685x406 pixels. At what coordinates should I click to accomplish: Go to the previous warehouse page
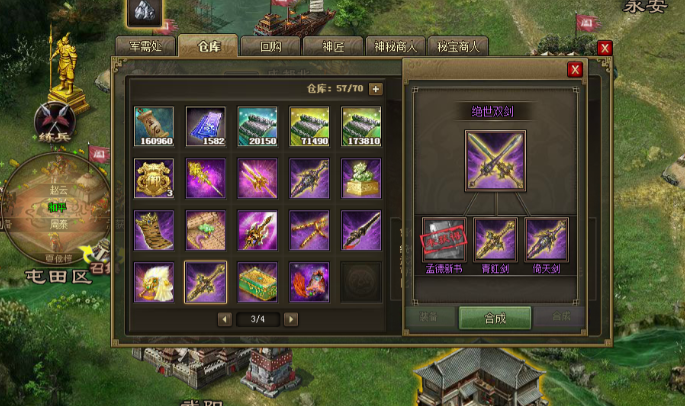click(223, 319)
